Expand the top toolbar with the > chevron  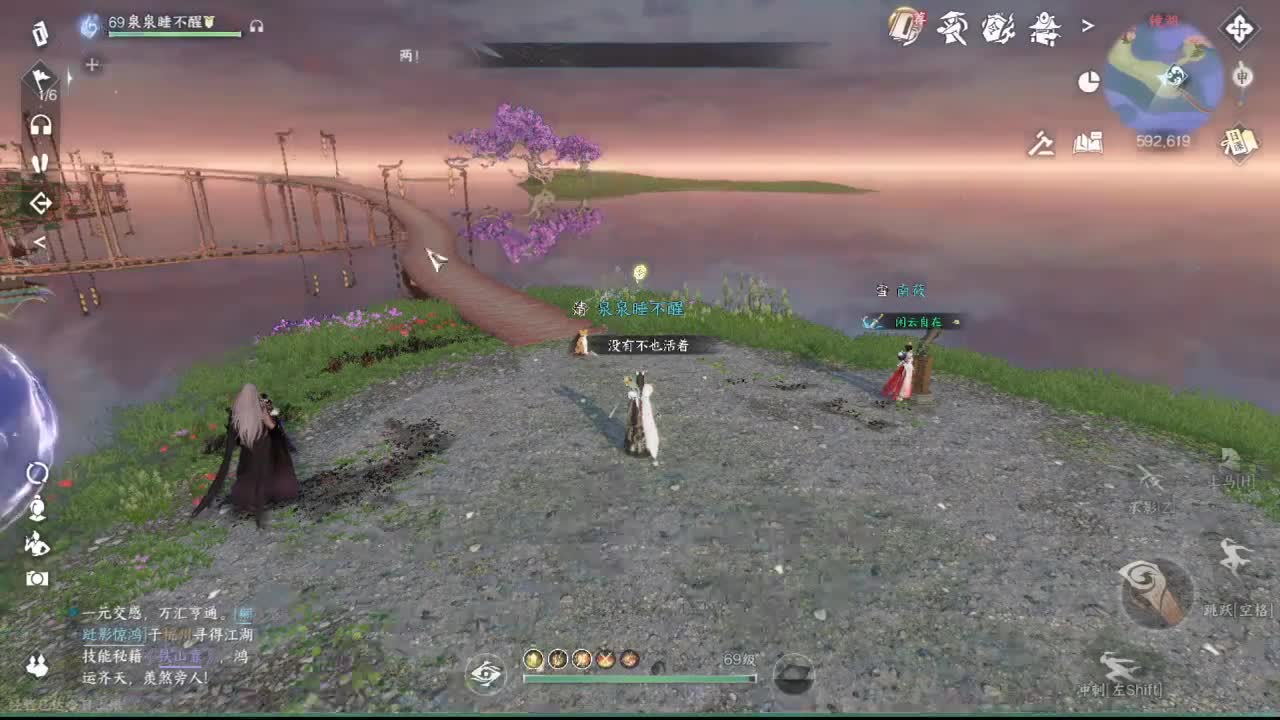[x=1089, y=25]
